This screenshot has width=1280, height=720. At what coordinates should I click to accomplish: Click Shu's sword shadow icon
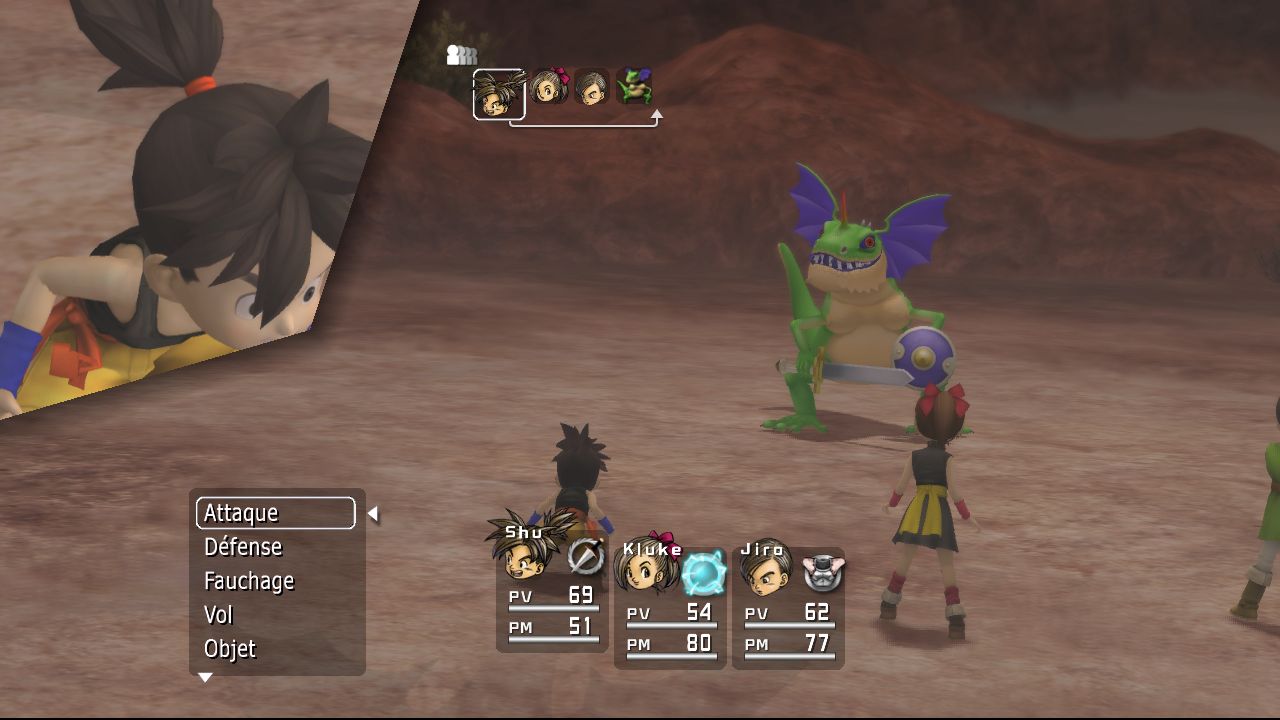point(585,556)
